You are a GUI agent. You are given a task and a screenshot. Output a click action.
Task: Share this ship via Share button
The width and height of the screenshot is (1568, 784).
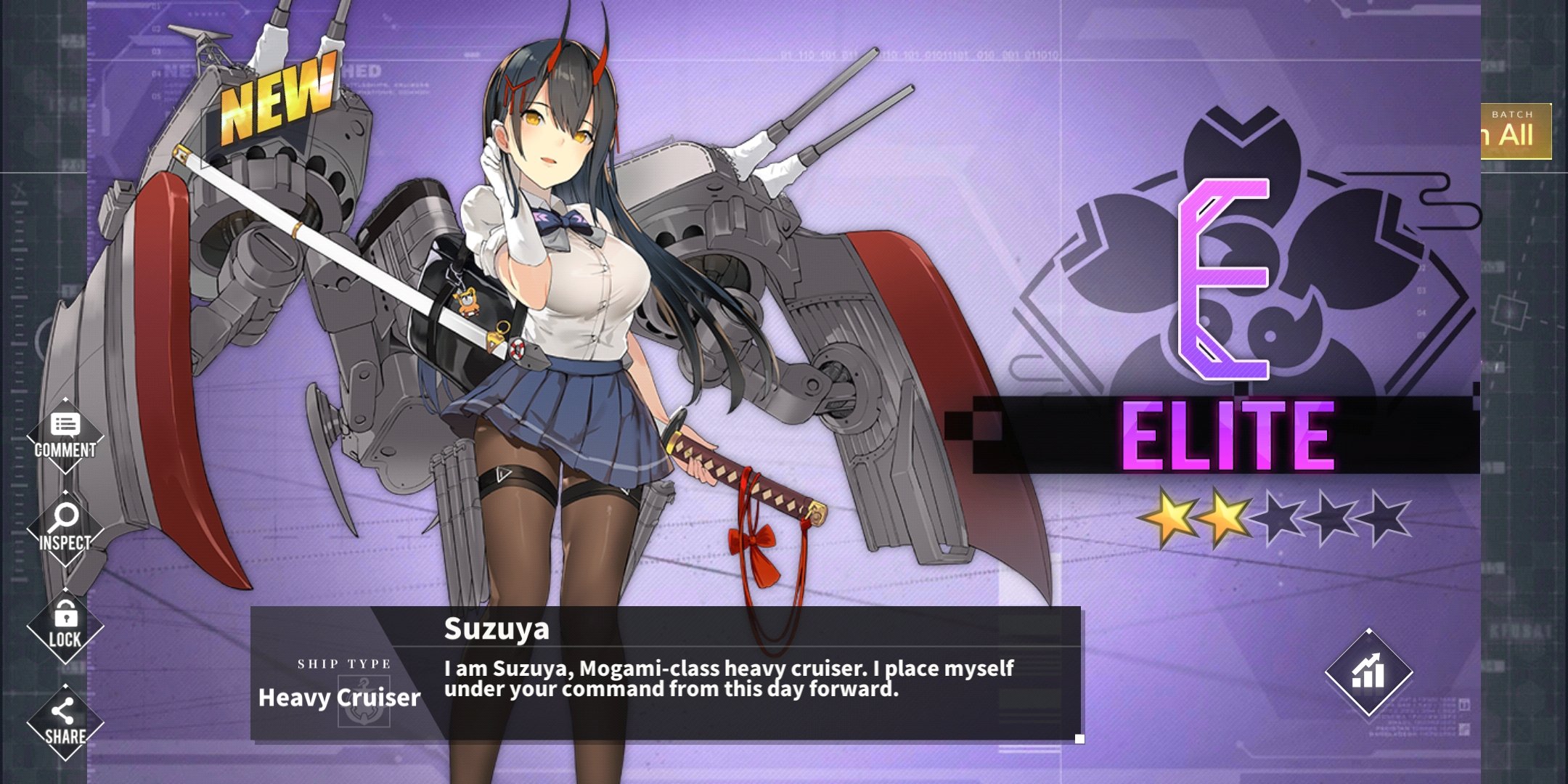[65, 722]
